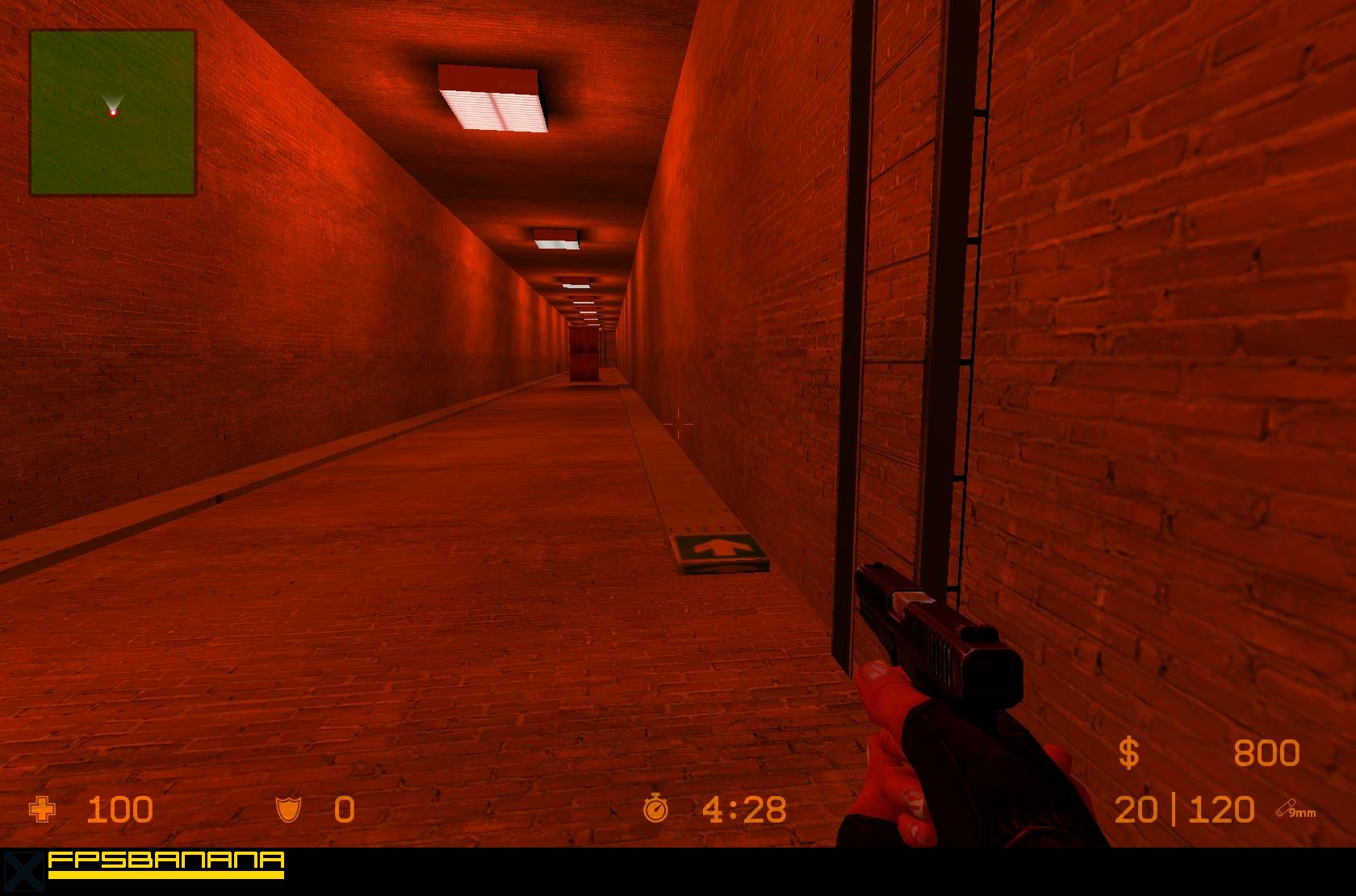Click the health value reading 100
This screenshot has width=1356, height=896.
[x=121, y=809]
